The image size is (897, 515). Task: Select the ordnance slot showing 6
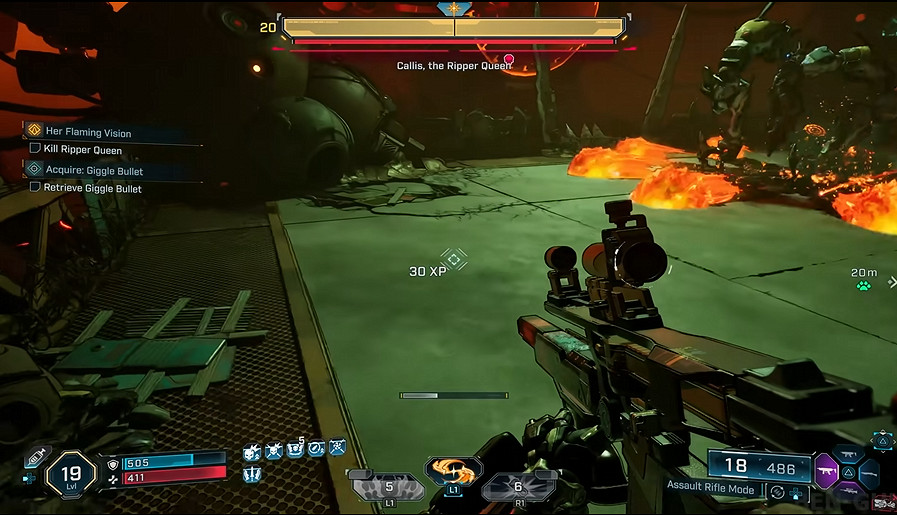tap(517, 487)
